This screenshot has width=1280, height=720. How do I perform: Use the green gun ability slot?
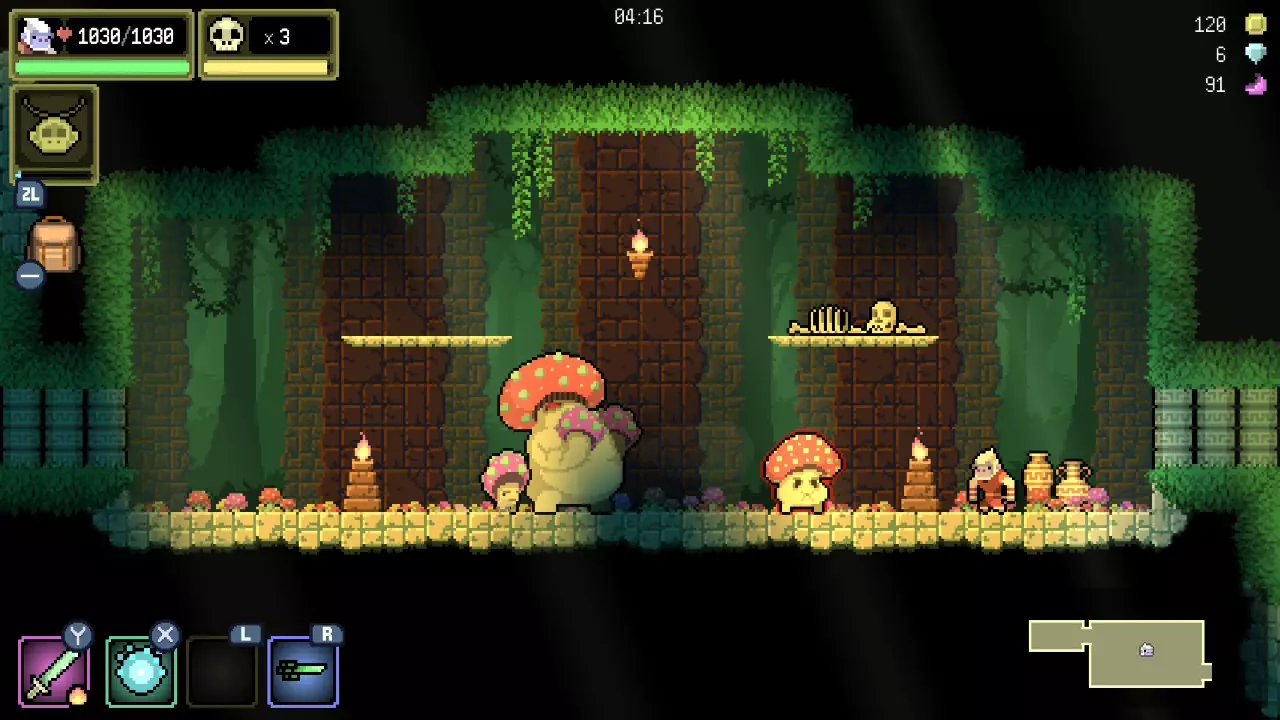click(303, 671)
